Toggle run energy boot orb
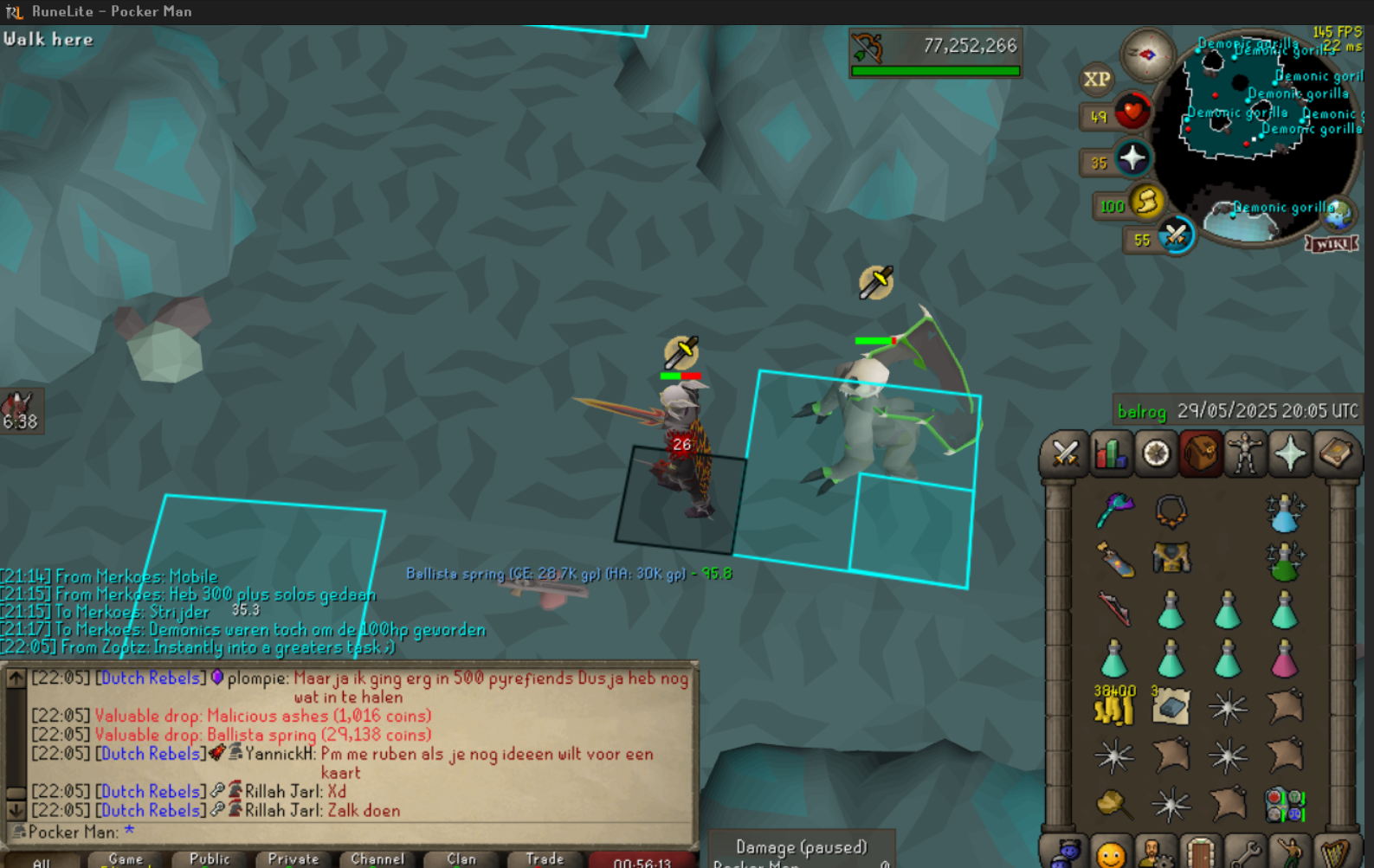This screenshot has height=868, width=1374. pos(1146,203)
